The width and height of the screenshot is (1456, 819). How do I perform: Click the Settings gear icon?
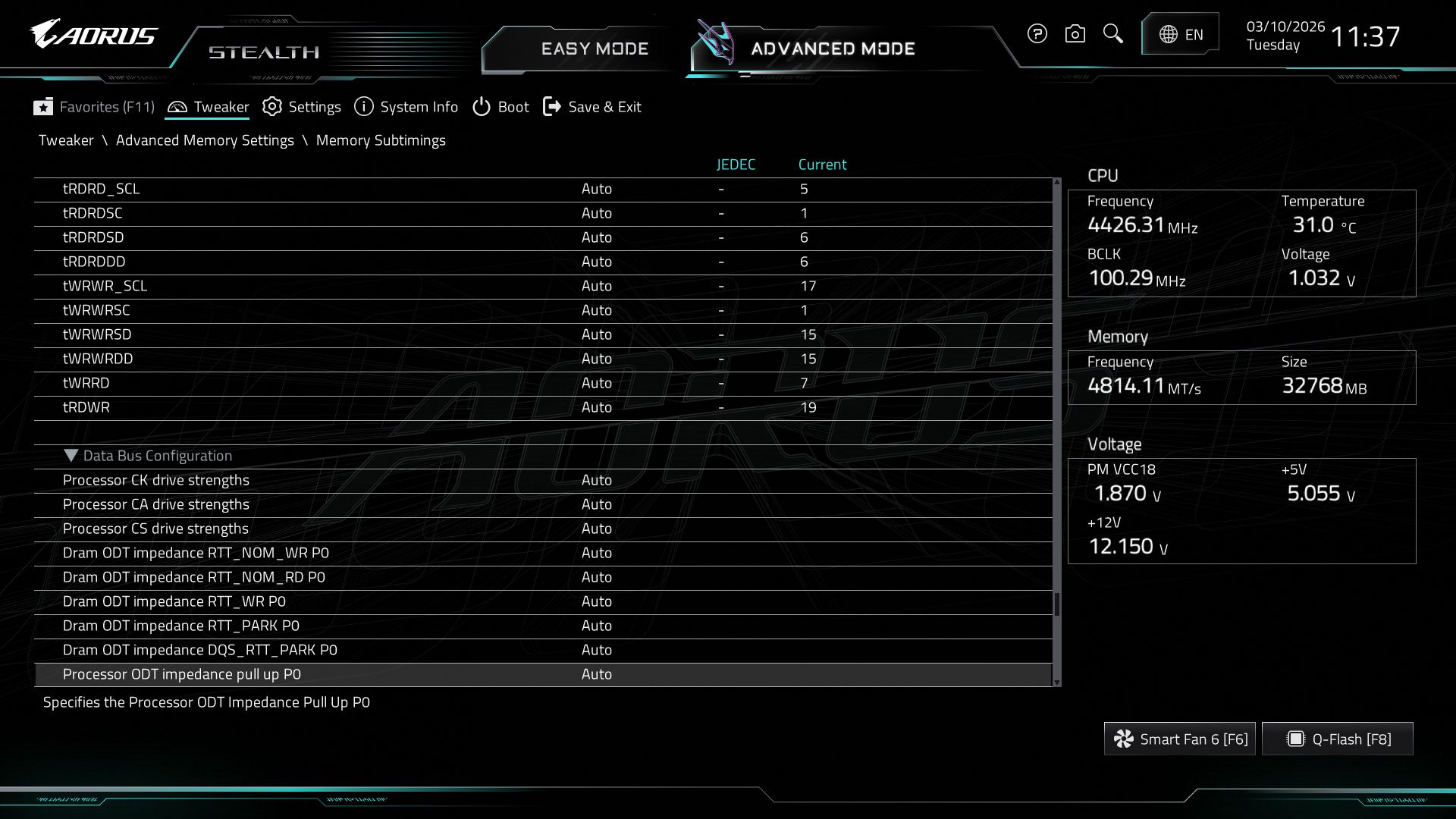coord(272,107)
